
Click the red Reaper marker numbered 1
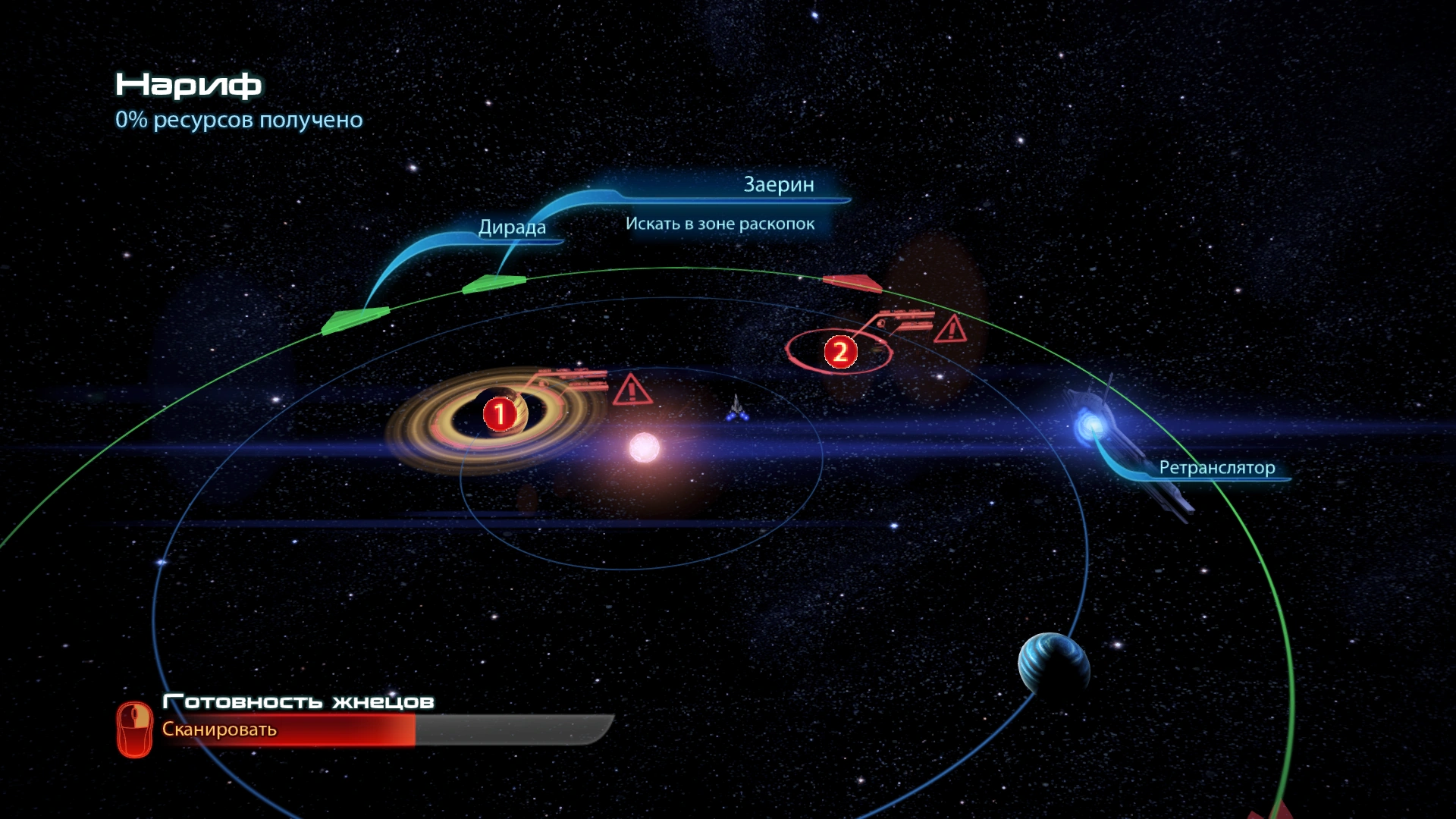pos(500,415)
